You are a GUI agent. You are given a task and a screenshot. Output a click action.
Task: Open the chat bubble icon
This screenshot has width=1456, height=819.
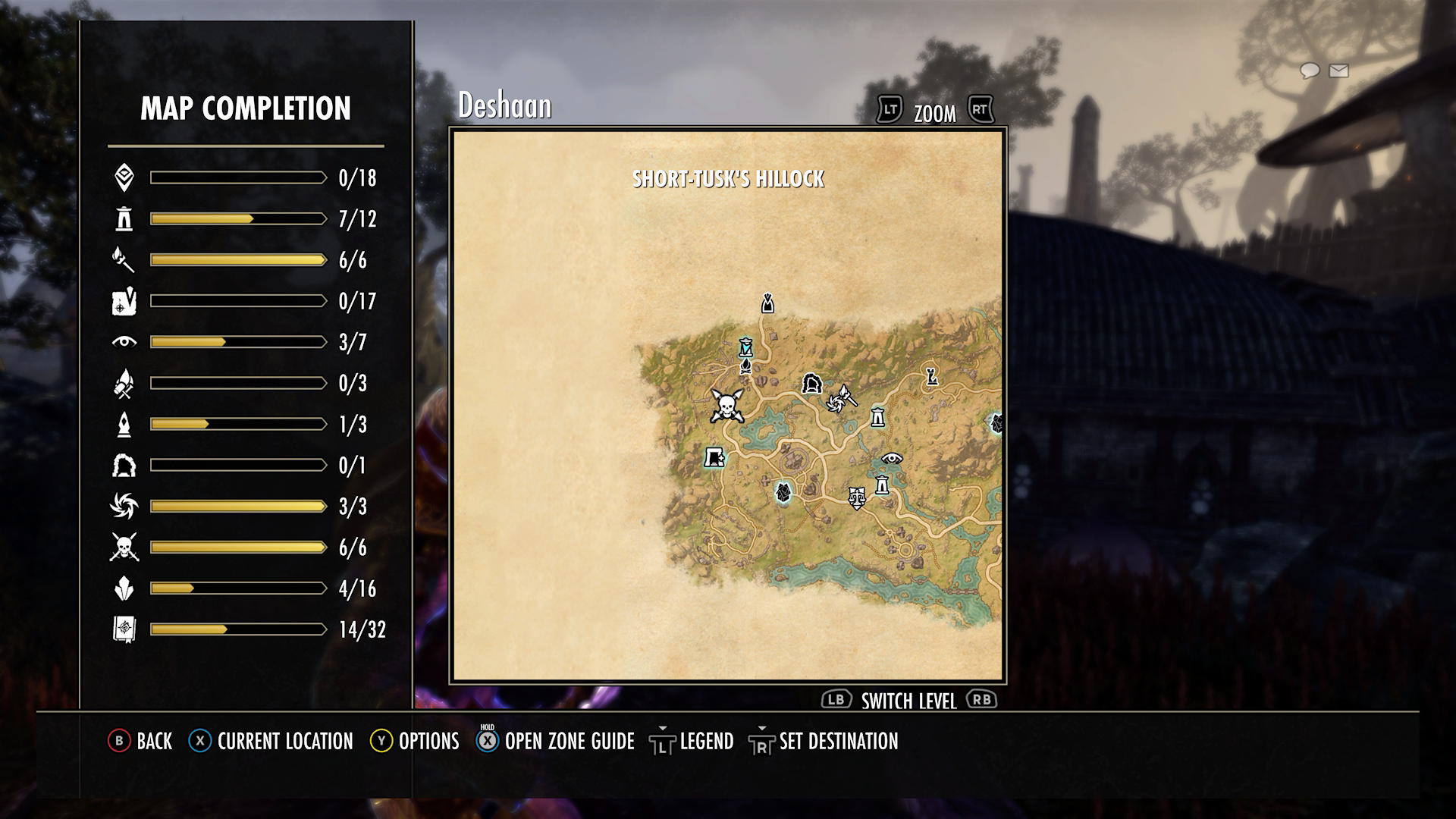pos(1310,71)
